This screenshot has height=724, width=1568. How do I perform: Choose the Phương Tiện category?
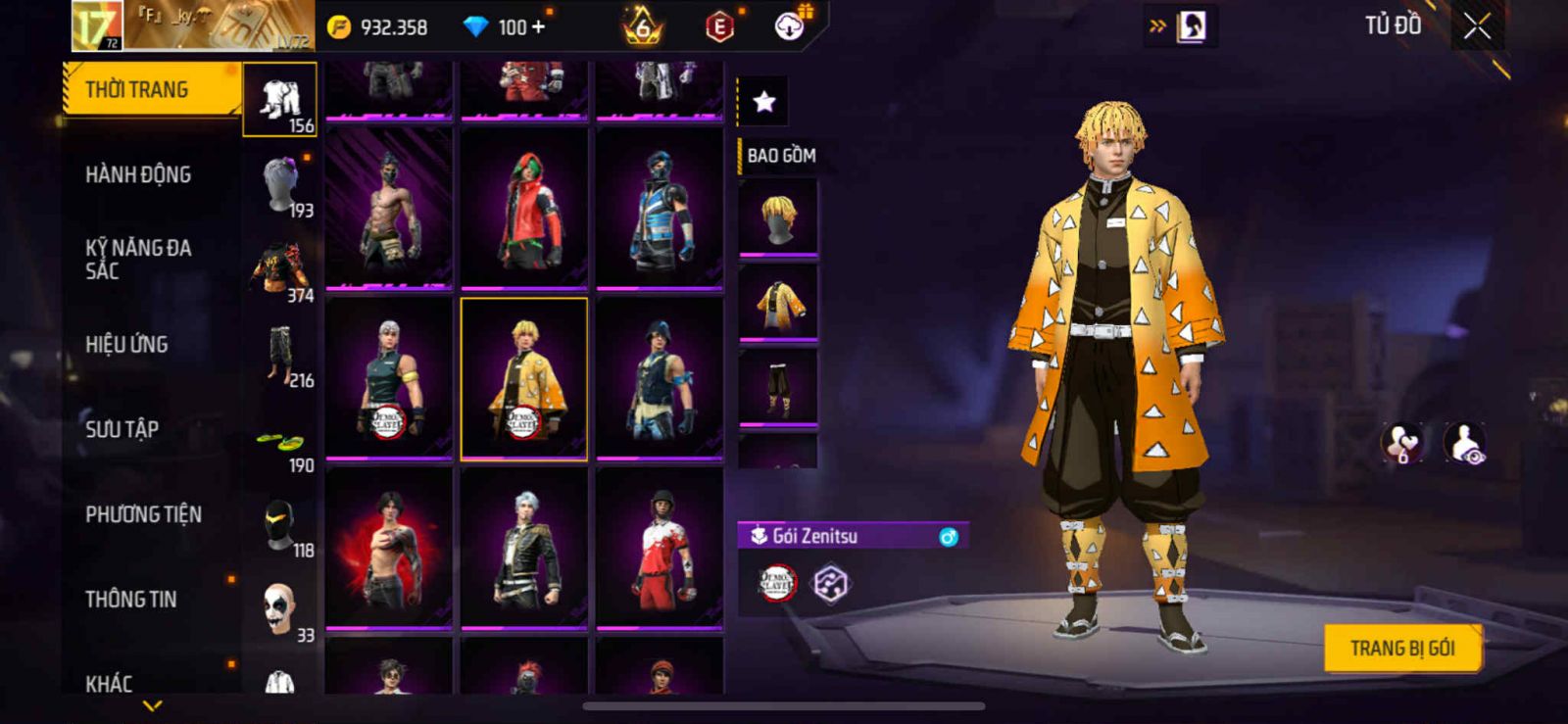(x=143, y=514)
